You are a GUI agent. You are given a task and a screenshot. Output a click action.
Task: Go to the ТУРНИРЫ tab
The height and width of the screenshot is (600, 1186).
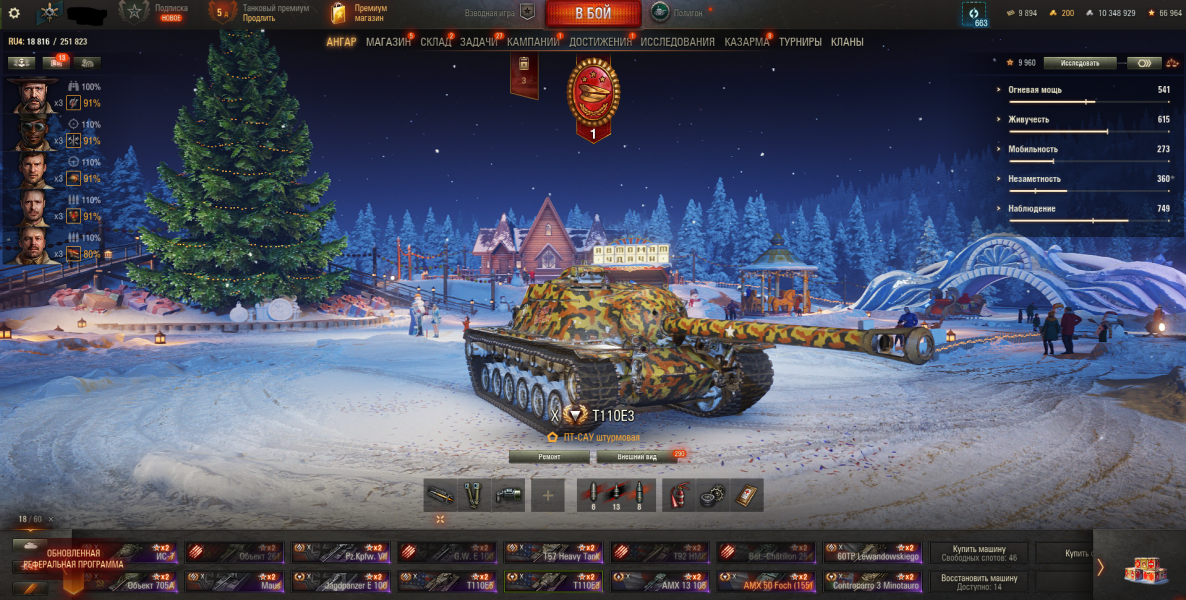(x=800, y=42)
